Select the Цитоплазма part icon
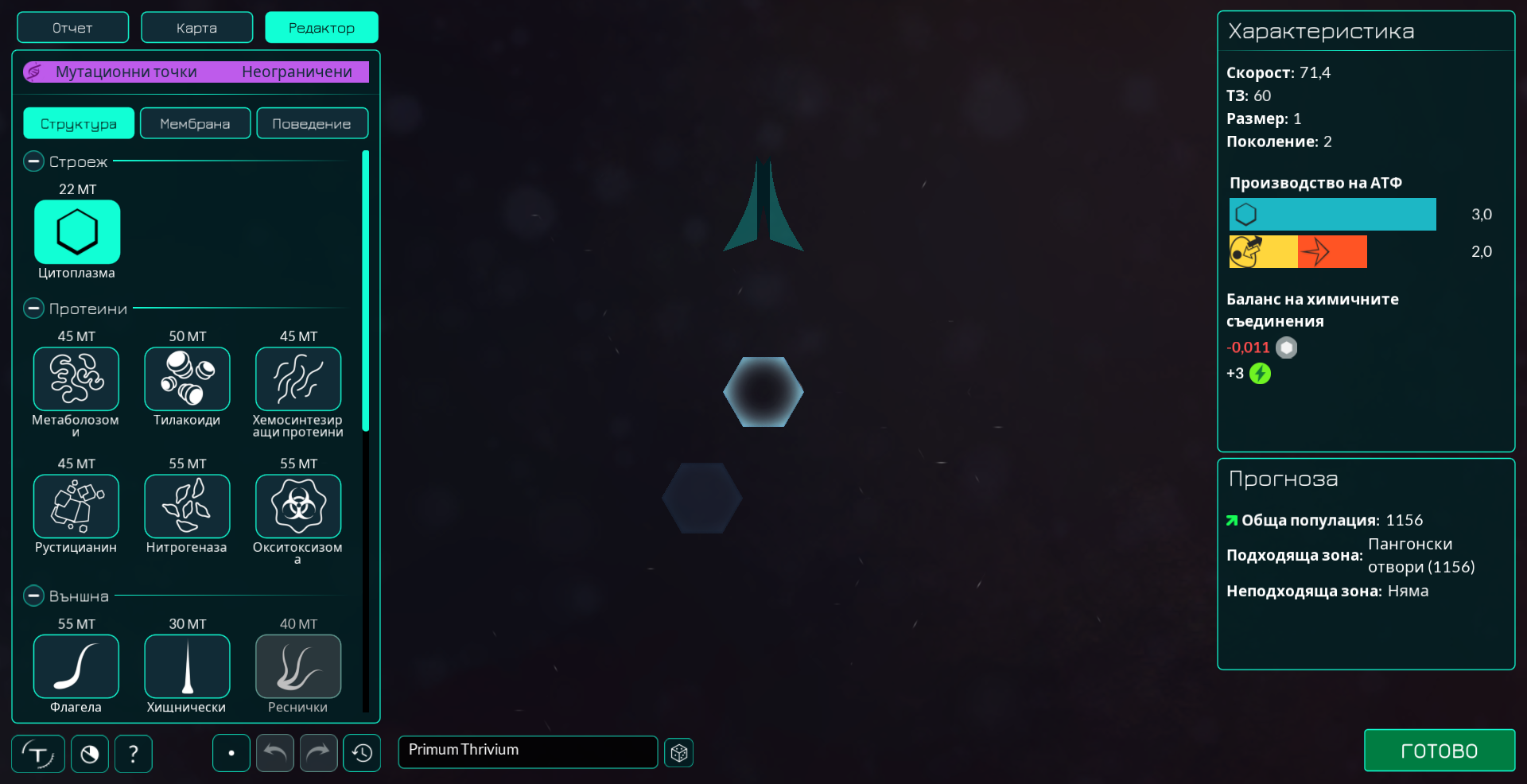 [x=76, y=232]
